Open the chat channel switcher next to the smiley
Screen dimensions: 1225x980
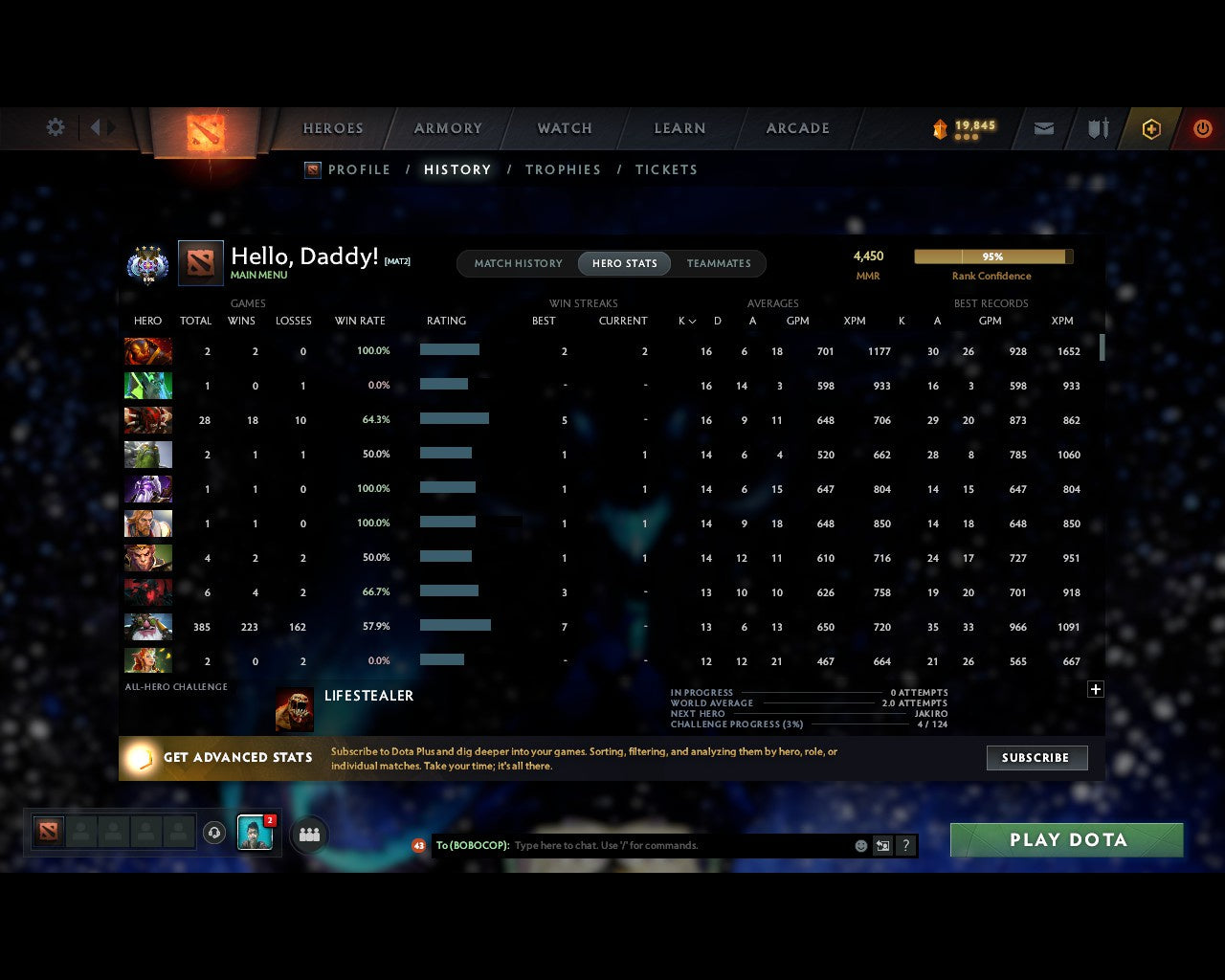(x=882, y=846)
